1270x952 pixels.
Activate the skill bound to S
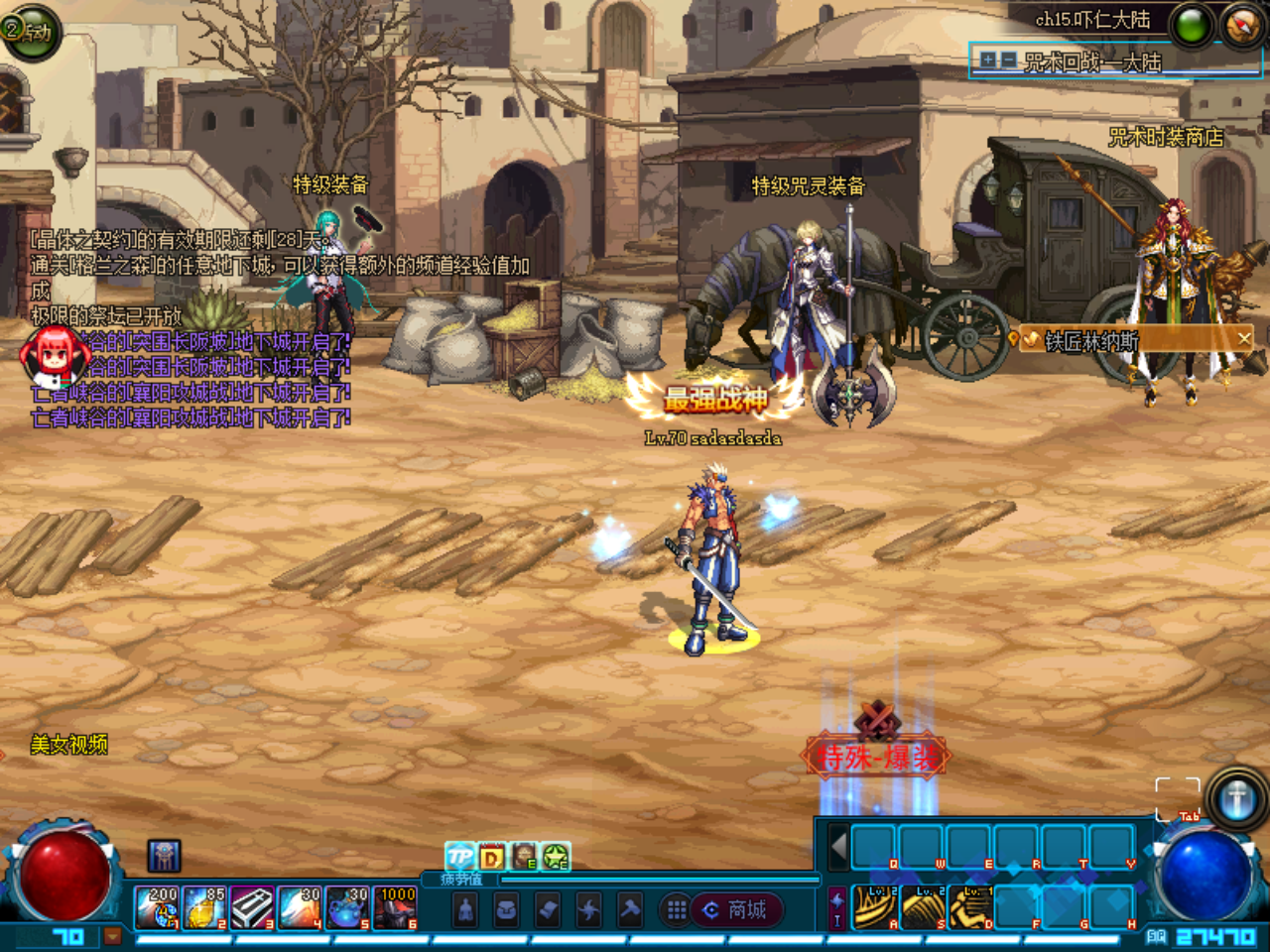click(923, 907)
